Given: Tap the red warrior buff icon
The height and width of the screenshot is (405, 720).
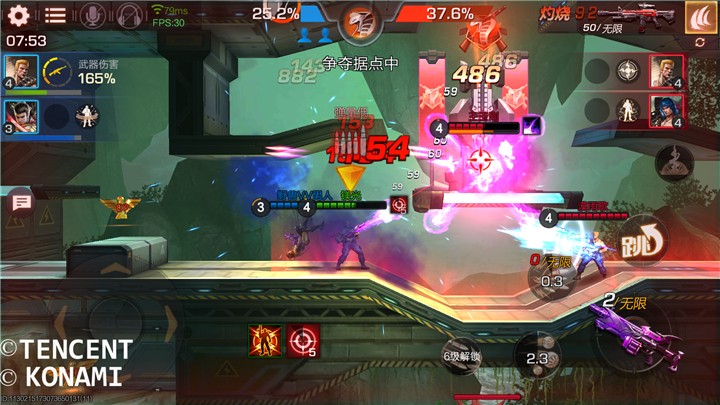Looking at the screenshot, I should point(263,340).
